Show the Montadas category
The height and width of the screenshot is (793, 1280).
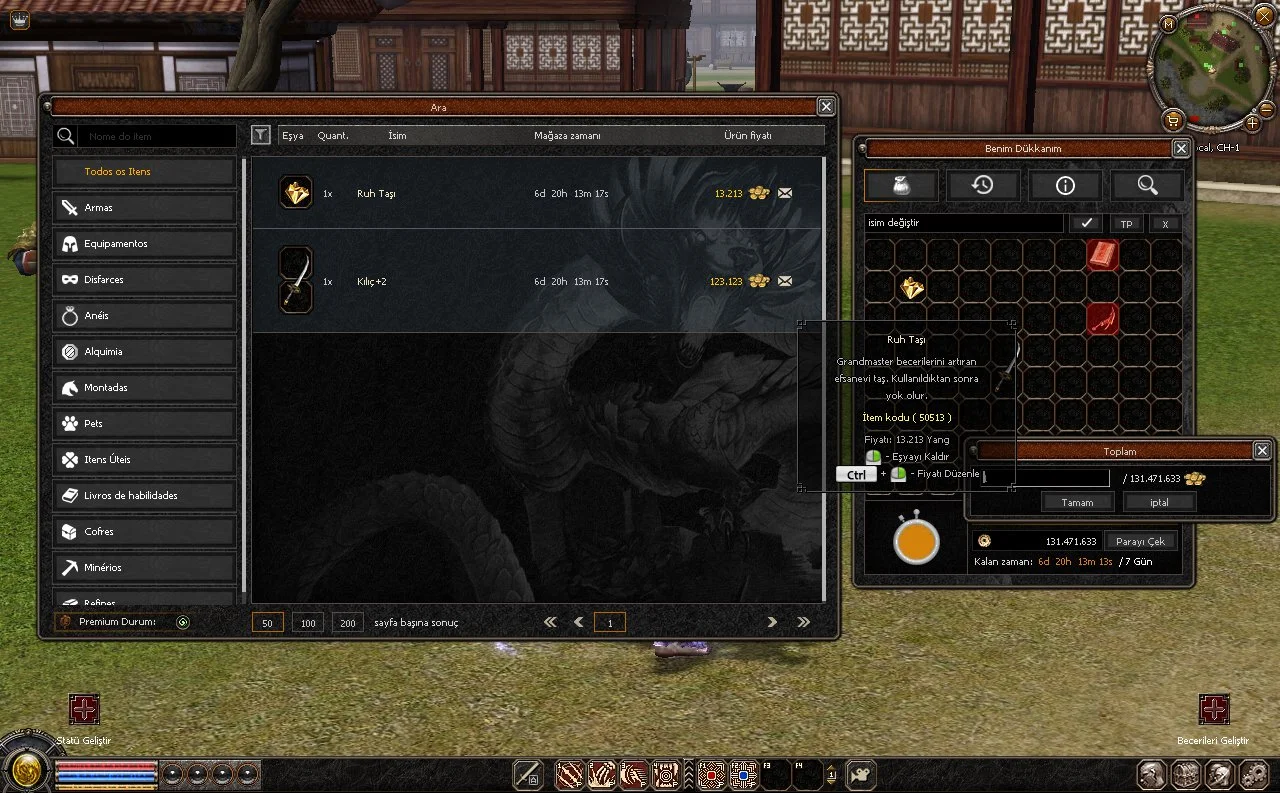[146, 388]
